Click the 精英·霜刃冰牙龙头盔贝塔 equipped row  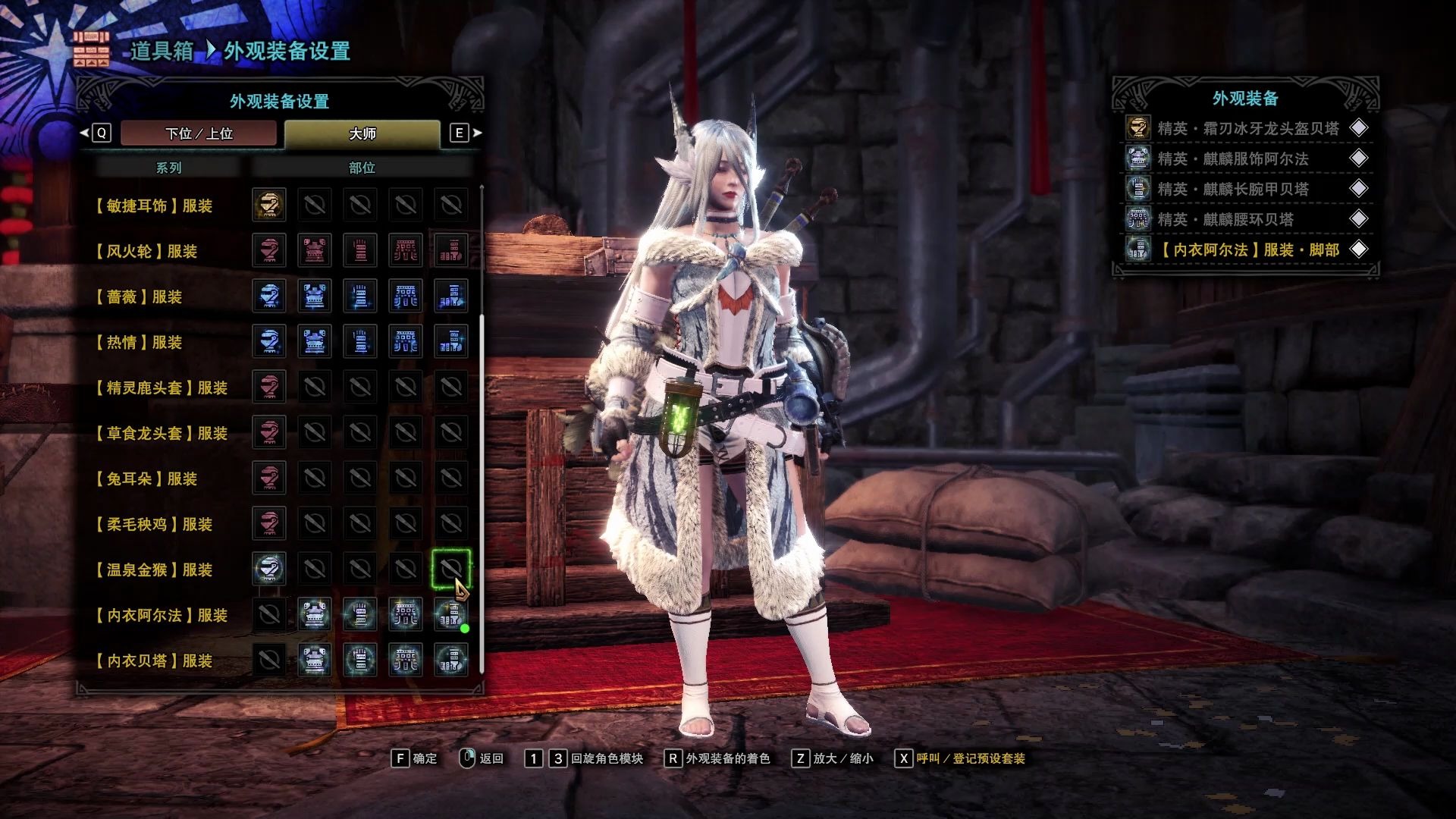1246,128
